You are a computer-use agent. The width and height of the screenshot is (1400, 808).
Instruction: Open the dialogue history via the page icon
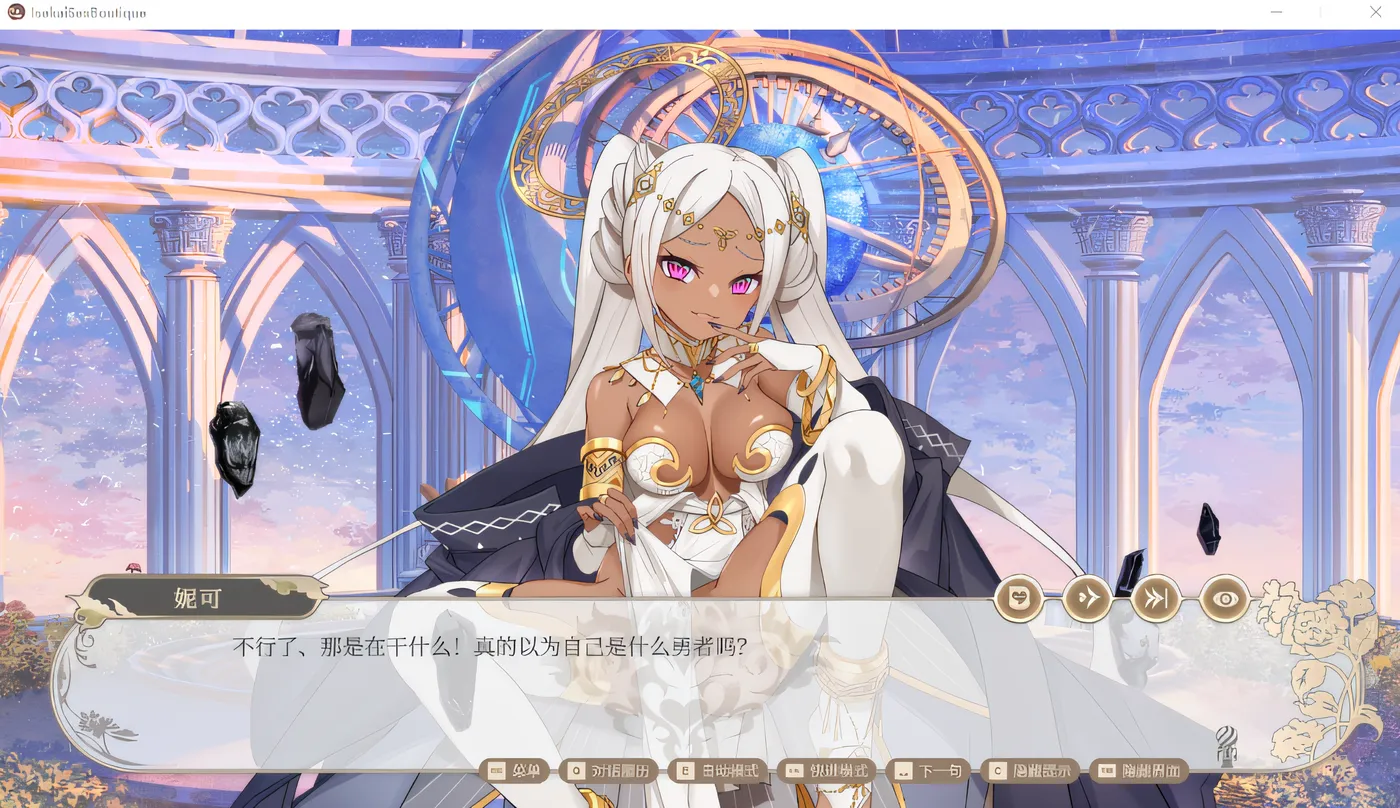tap(1017, 598)
